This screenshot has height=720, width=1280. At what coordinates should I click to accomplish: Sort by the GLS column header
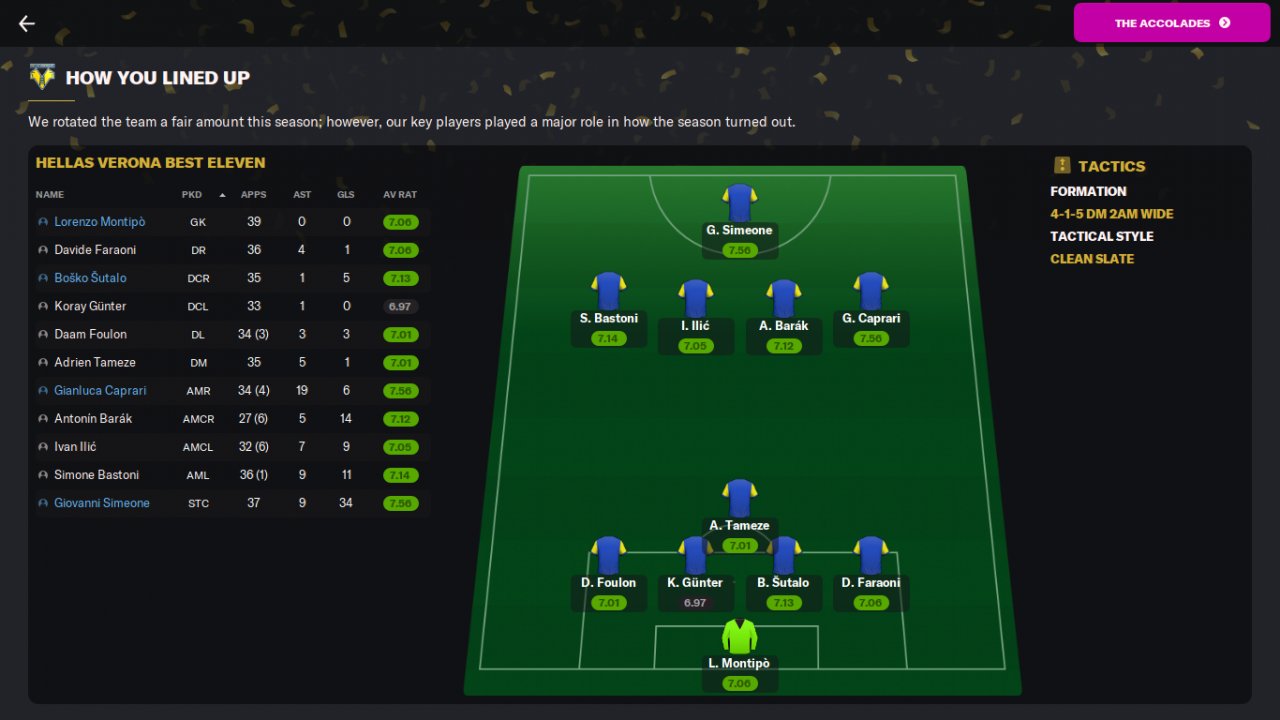pyautogui.click(x=346, y=195)
